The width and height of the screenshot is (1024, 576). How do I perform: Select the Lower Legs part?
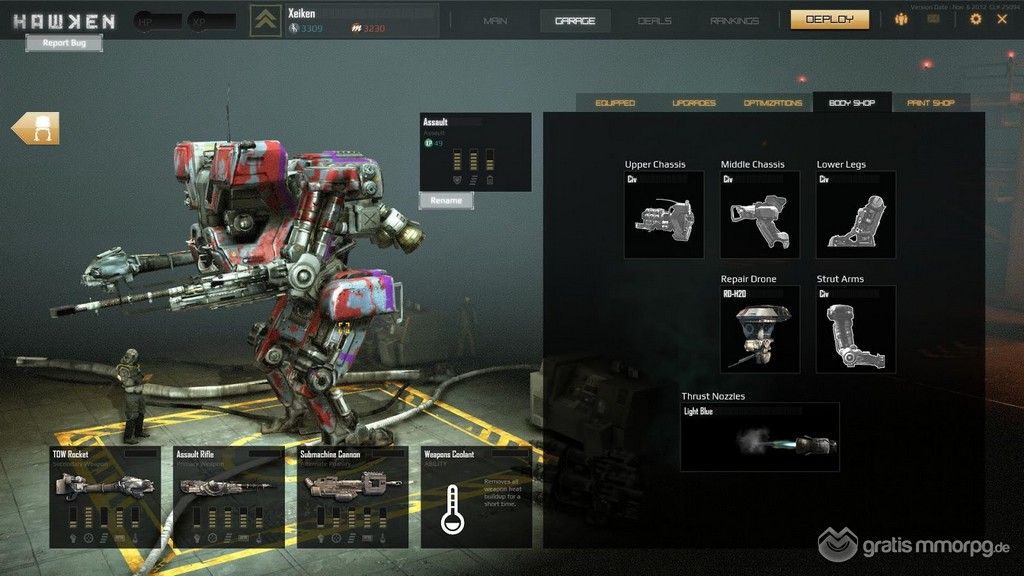click(x=856, y=215)
